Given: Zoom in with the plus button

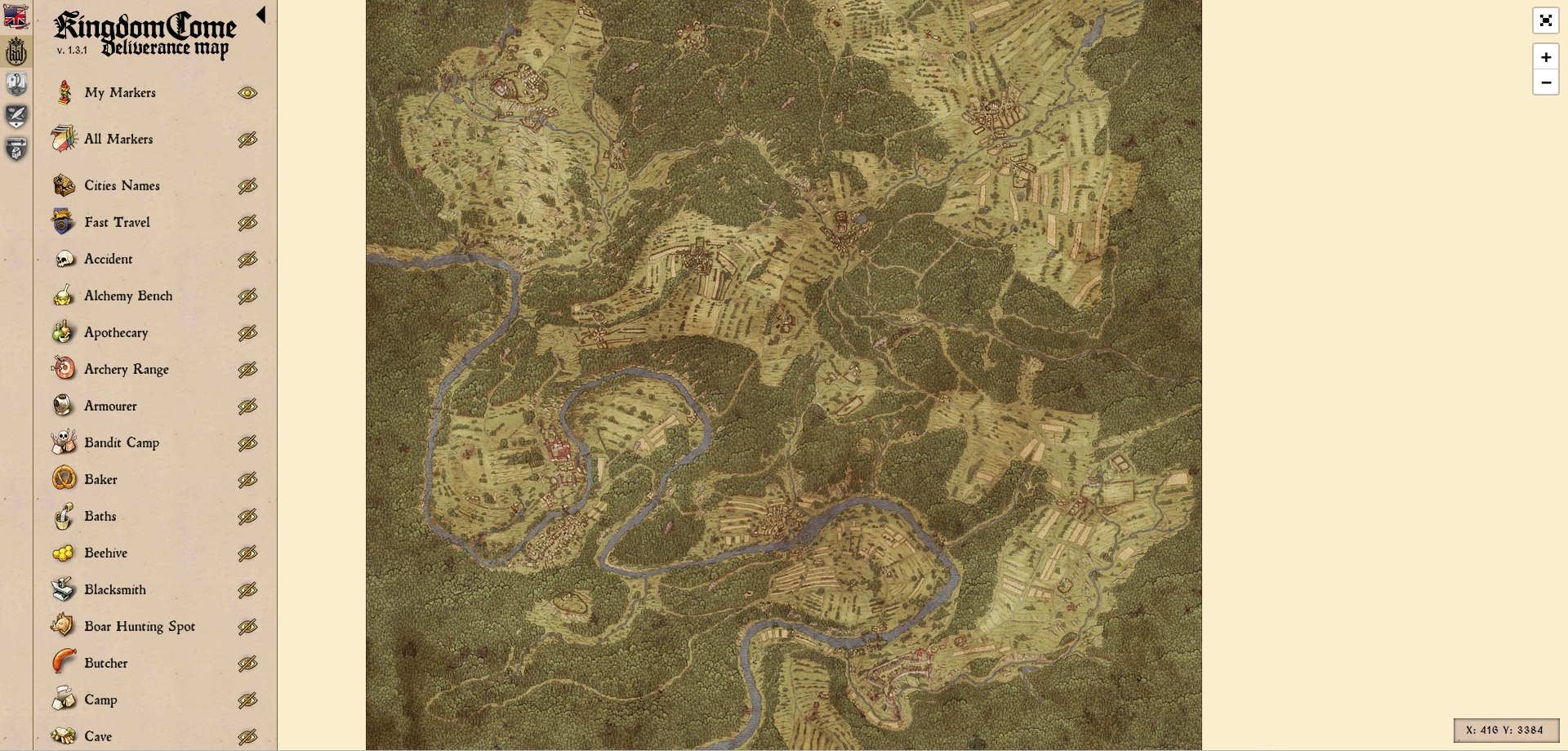Looking at the screenshot, I should 1545,57.
